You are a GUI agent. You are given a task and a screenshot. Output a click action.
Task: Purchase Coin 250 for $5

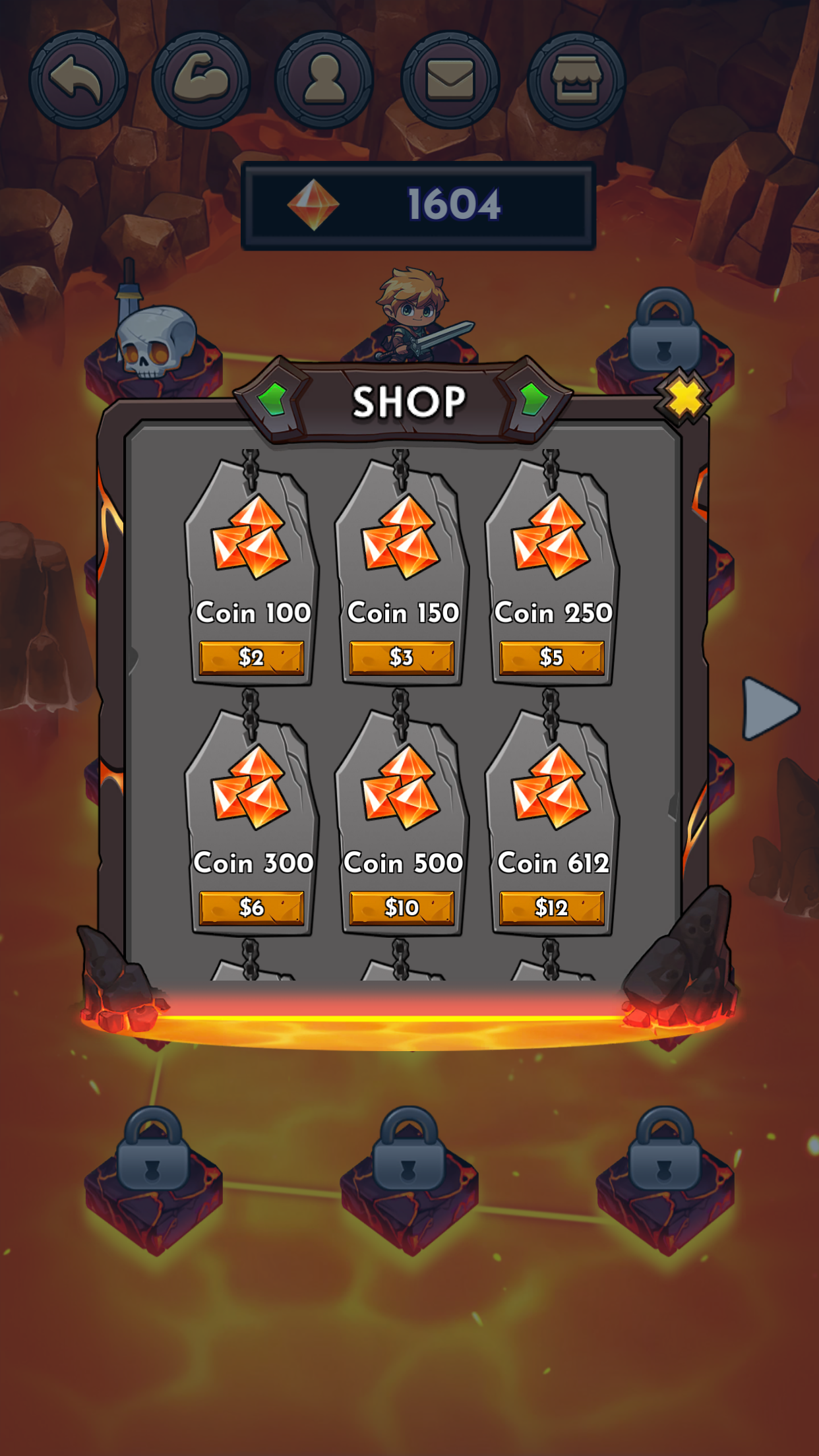[x=551, y=657]
